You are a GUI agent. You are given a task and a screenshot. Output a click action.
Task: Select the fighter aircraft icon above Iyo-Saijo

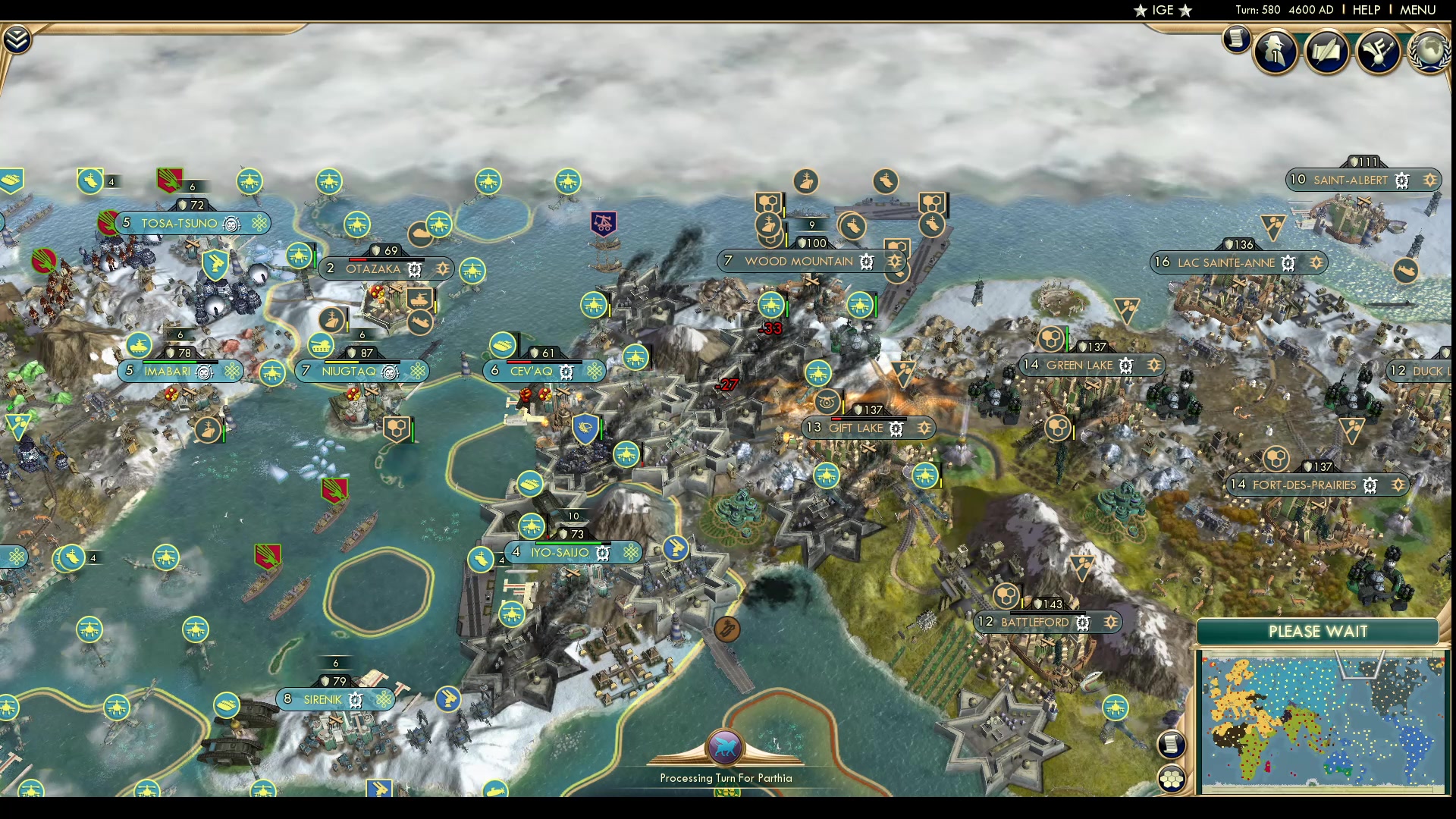pos(533,526)
